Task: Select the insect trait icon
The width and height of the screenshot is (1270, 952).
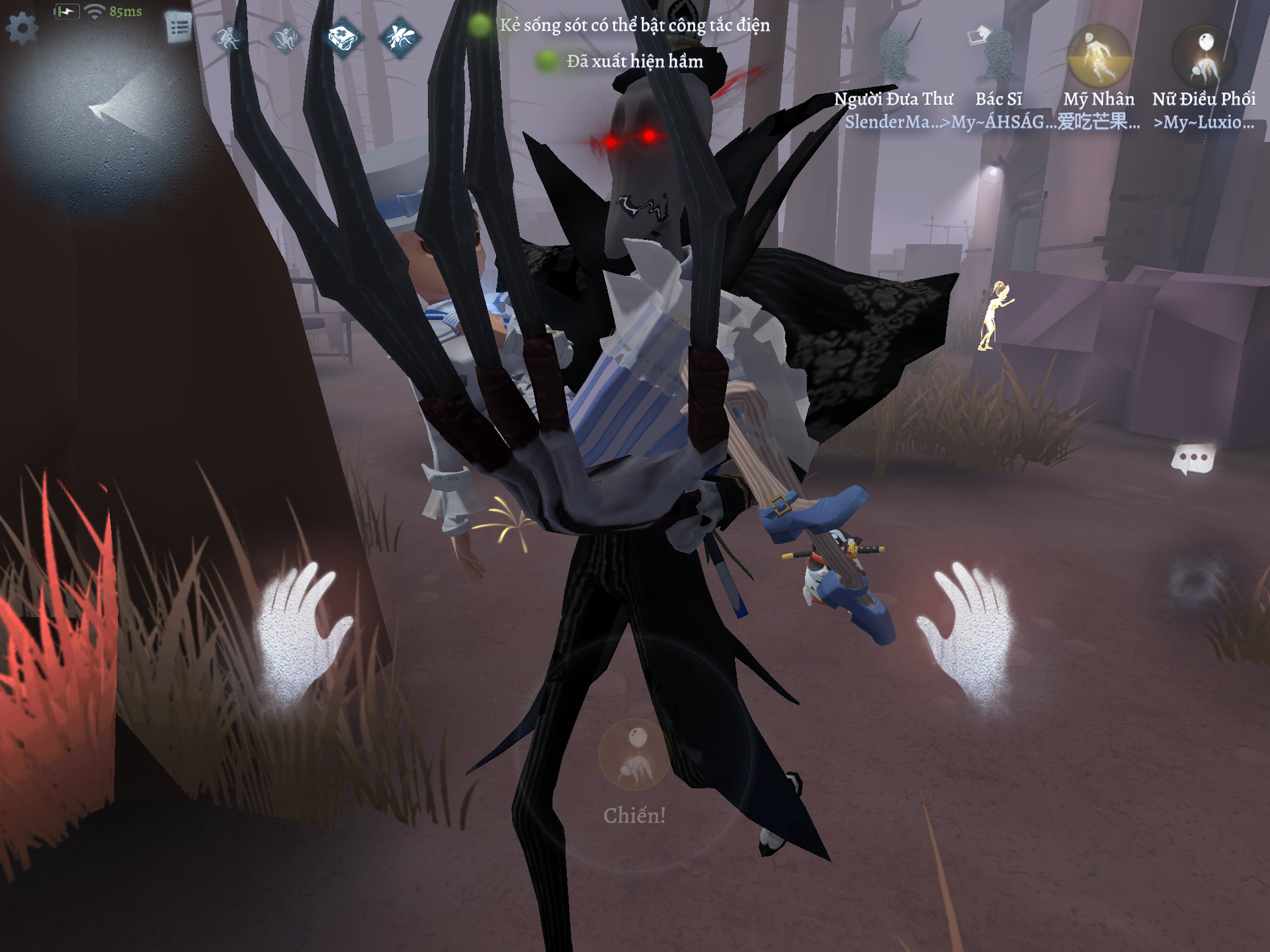Action: coord(400,37)
